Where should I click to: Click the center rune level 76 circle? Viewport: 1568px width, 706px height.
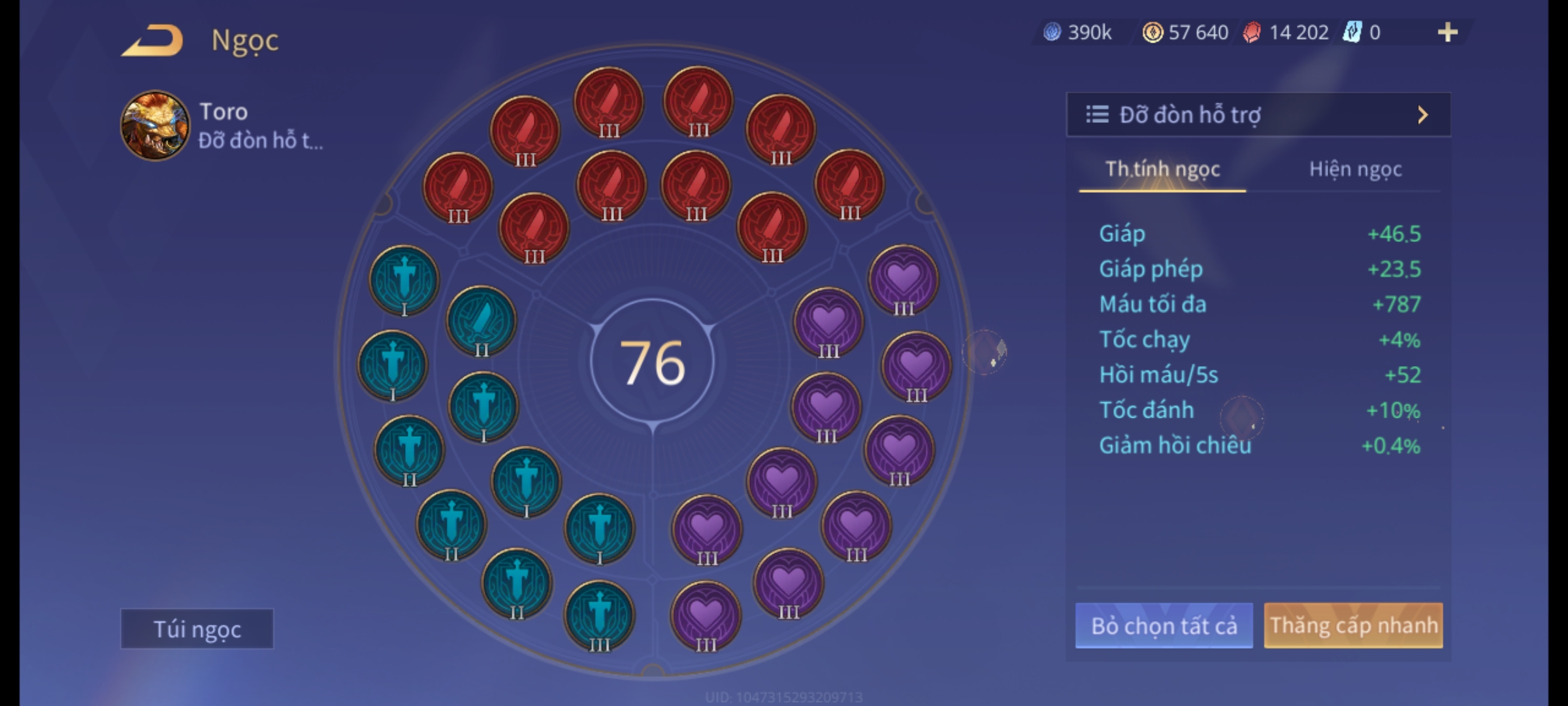pyautogui.click(x=652, y=362)
